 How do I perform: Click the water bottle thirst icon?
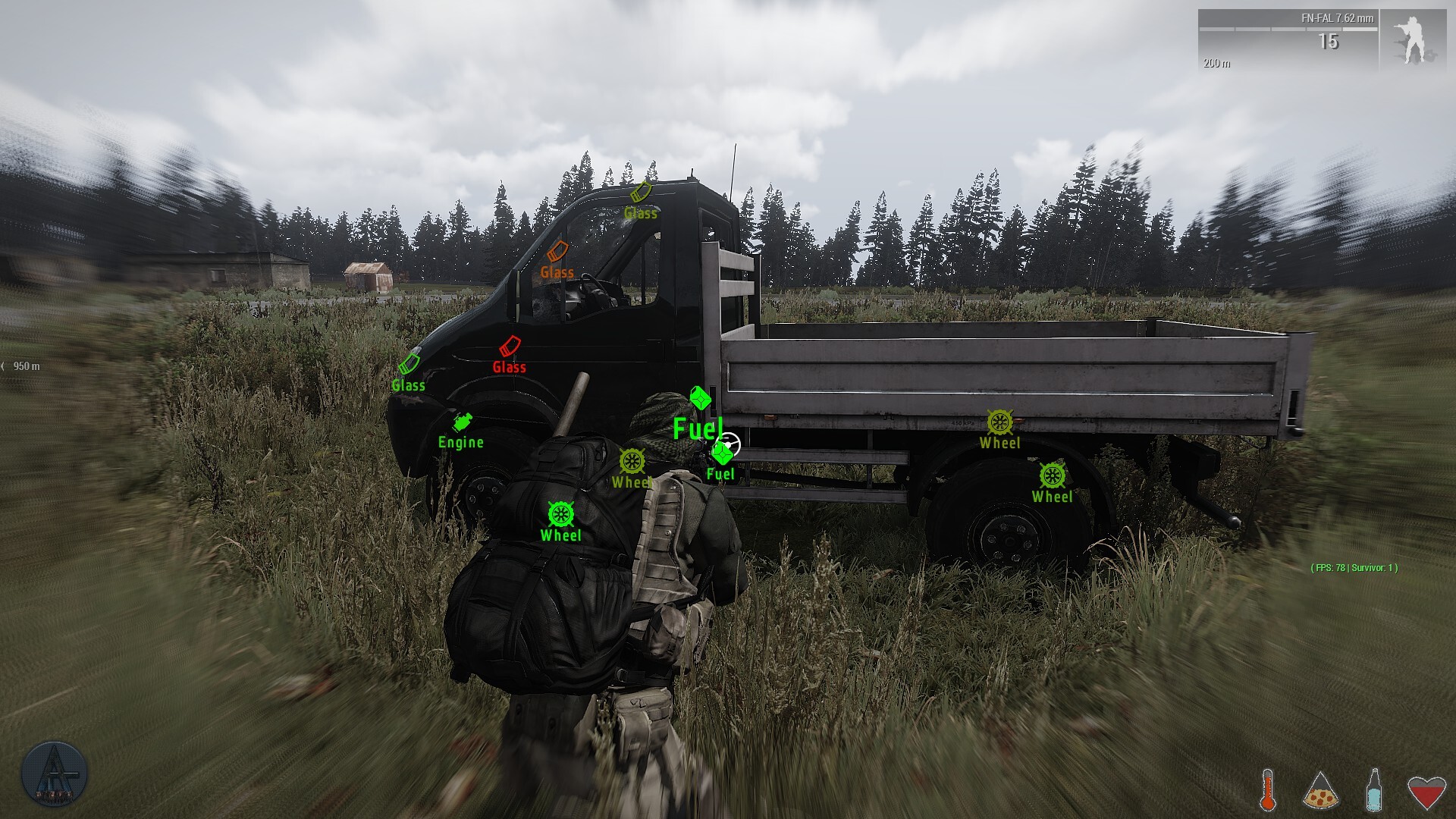(x=1373, y=789)
